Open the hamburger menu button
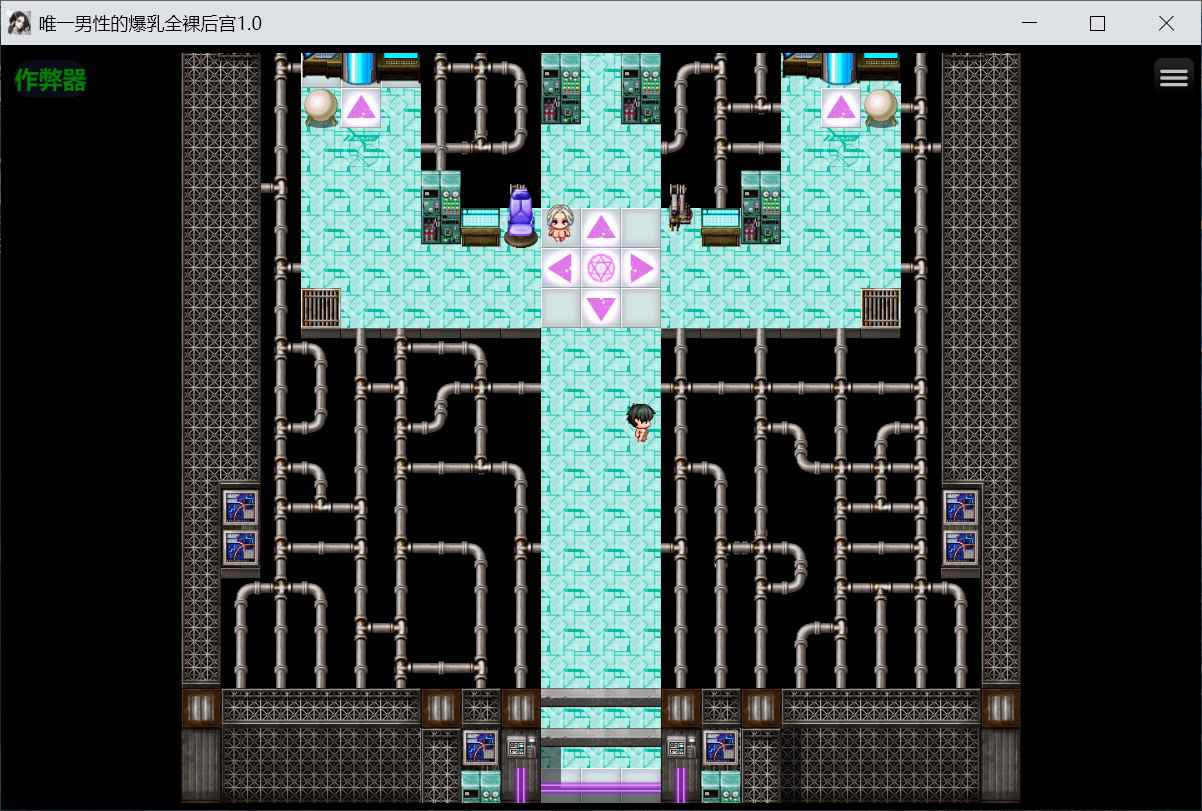Image resolution: width=1202 pixels, height=811 pixels. tap(1173, 78)
